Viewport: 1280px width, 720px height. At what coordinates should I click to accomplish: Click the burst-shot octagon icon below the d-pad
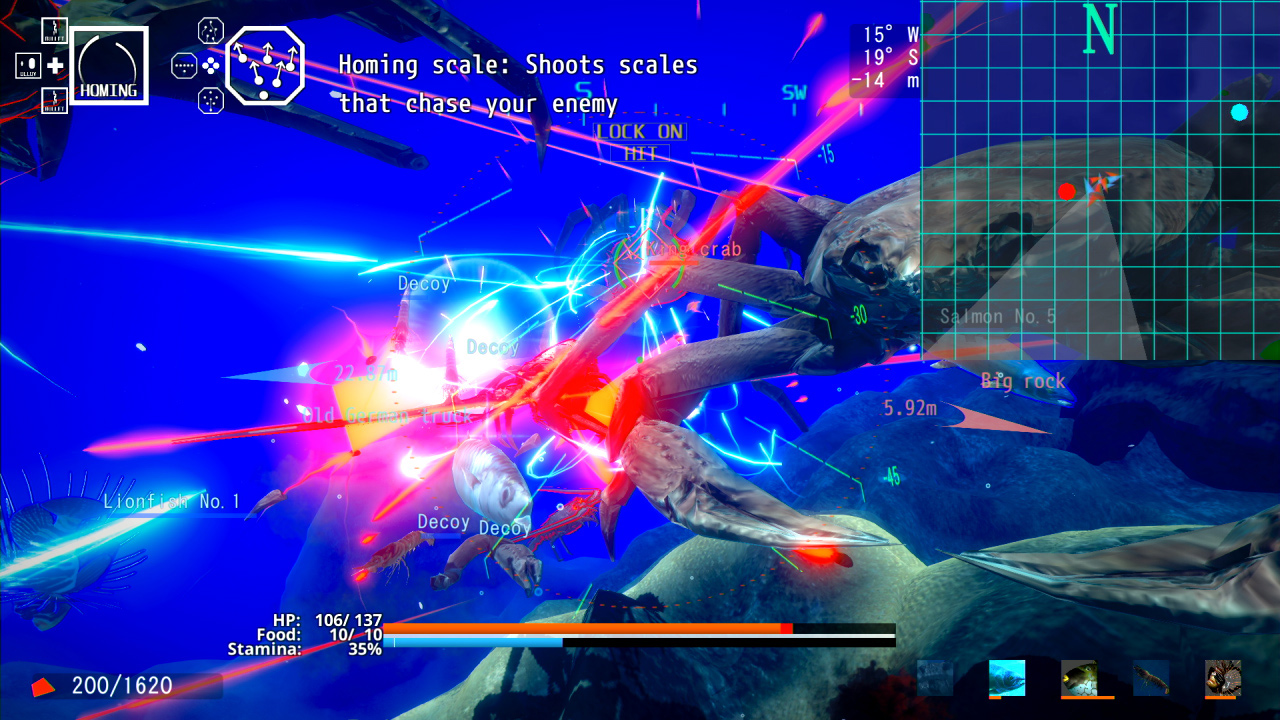click(x=211, y=100)
